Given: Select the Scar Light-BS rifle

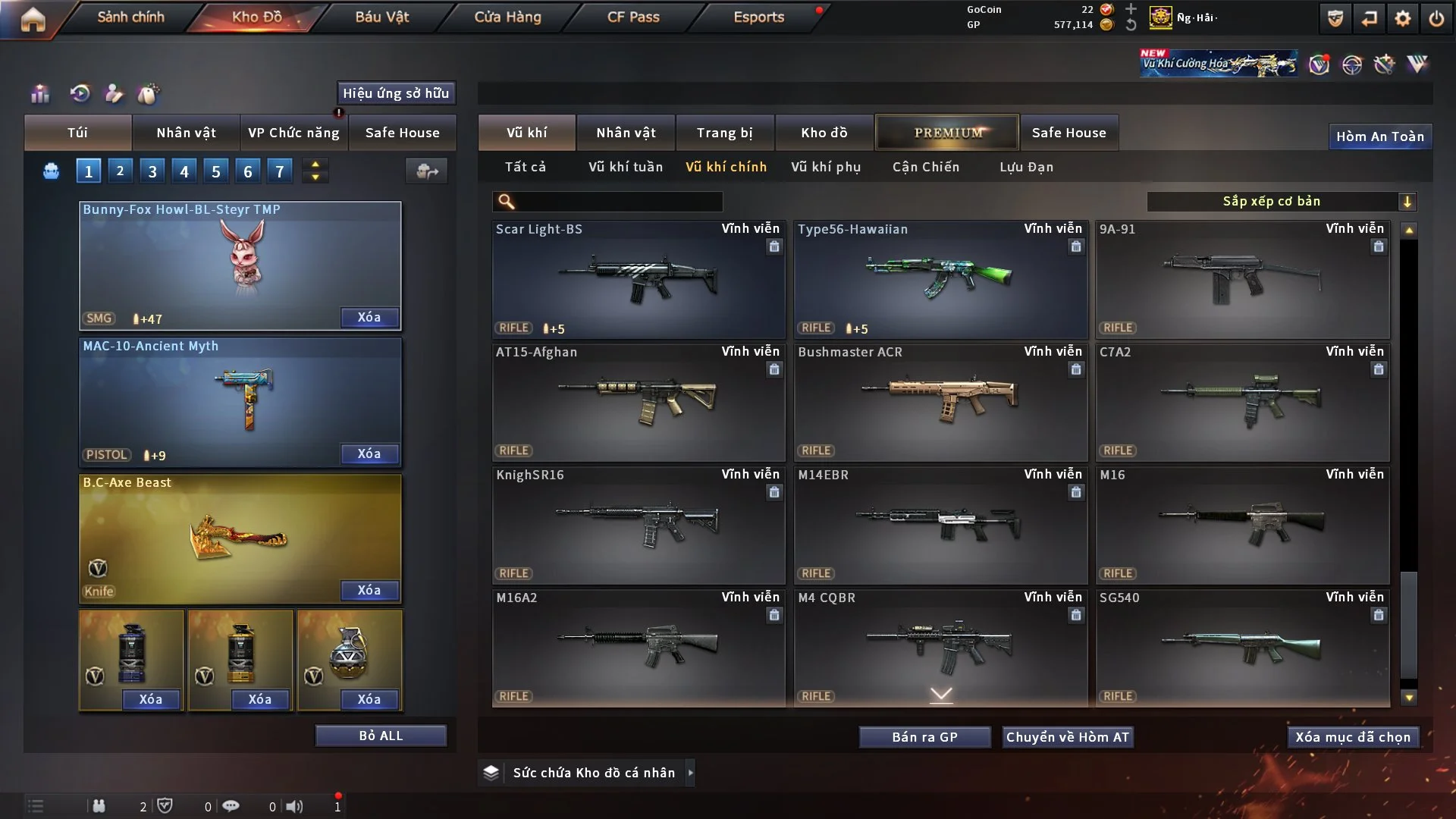Looking at the screenshot, I should pos(638,279).
